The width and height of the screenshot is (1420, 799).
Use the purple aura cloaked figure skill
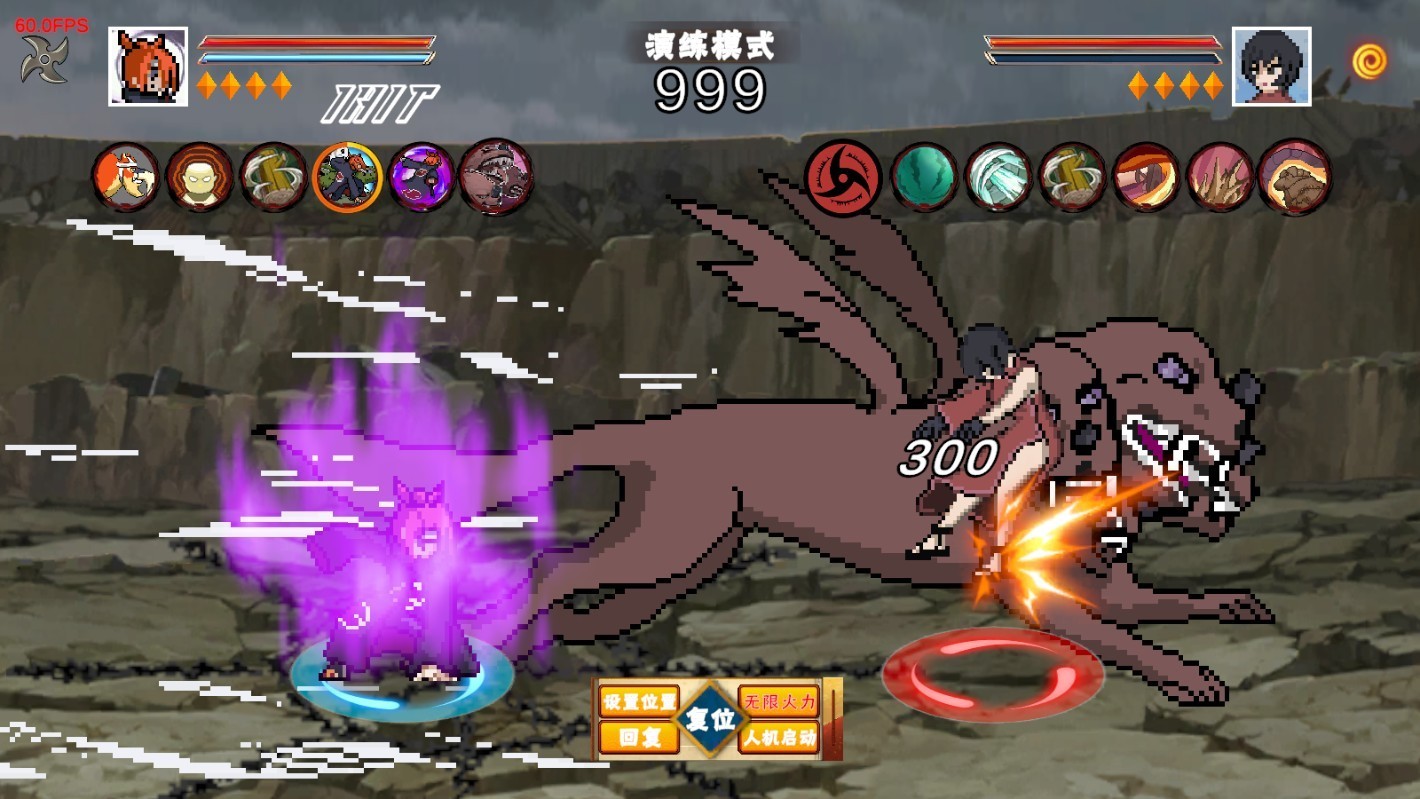click(421, 177)
